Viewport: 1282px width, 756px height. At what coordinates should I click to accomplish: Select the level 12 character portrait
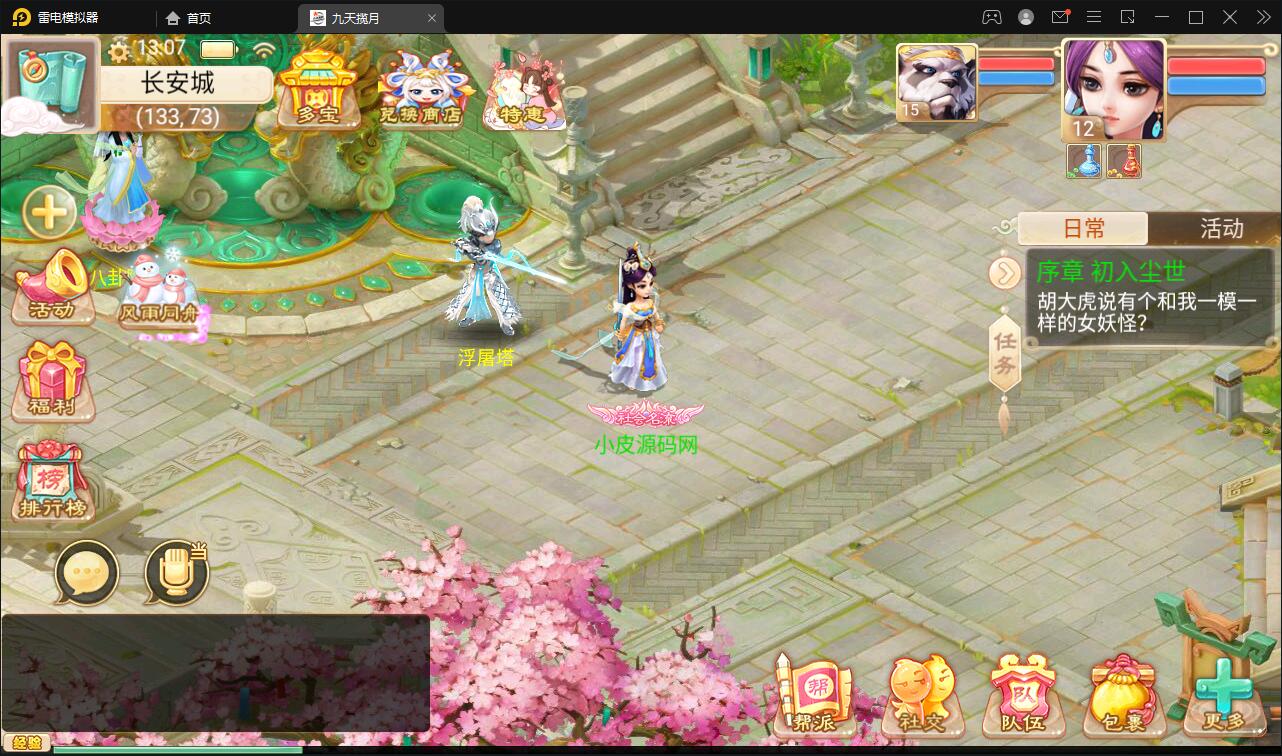1112,90
